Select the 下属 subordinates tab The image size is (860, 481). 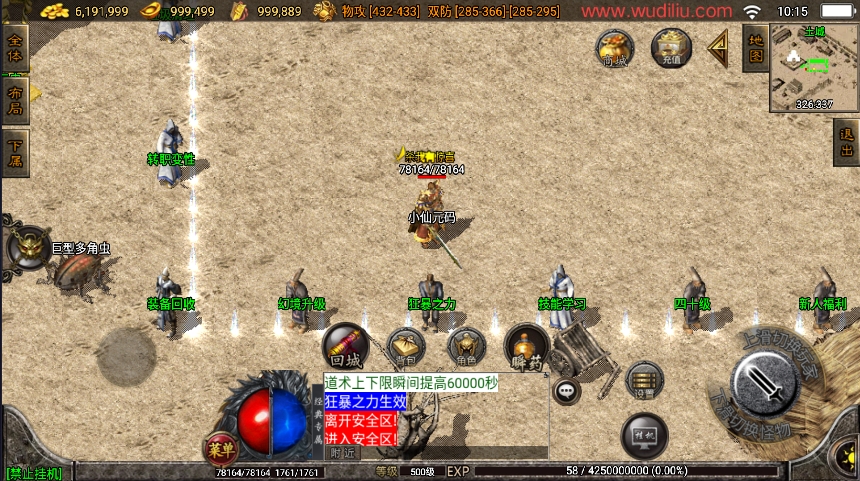click(15, 153)
